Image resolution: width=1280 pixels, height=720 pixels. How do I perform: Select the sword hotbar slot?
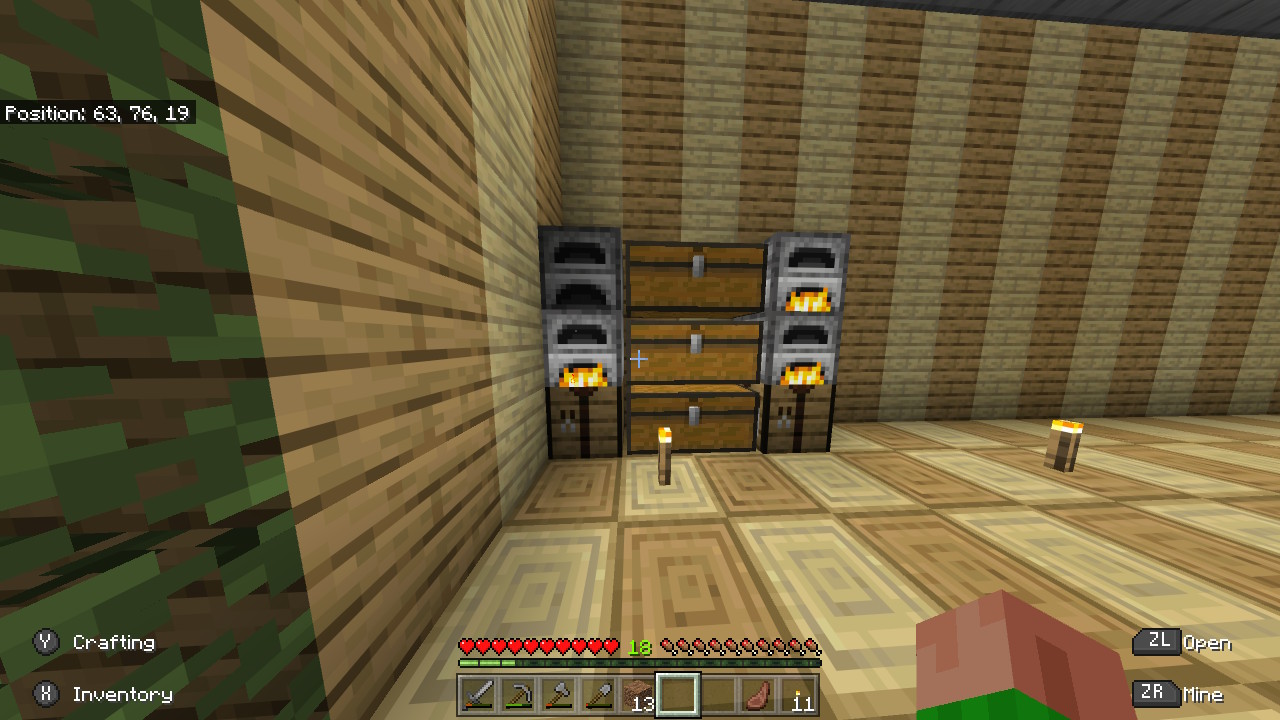[478, 695]
